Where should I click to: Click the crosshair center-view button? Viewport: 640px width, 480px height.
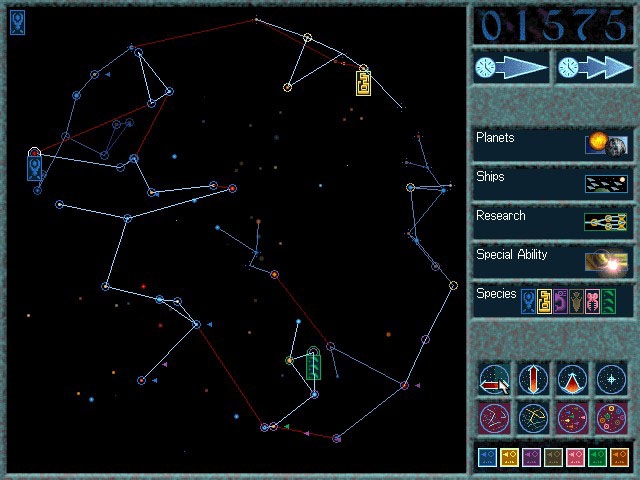[610, 379]
